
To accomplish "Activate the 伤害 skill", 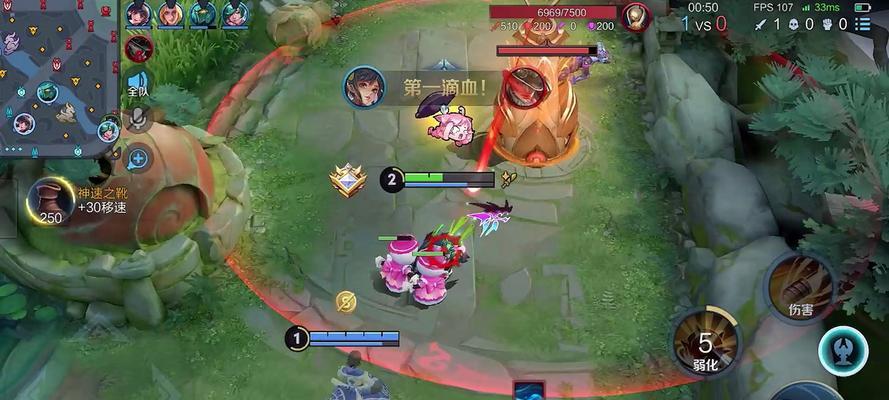I will [x=800, y=287].
